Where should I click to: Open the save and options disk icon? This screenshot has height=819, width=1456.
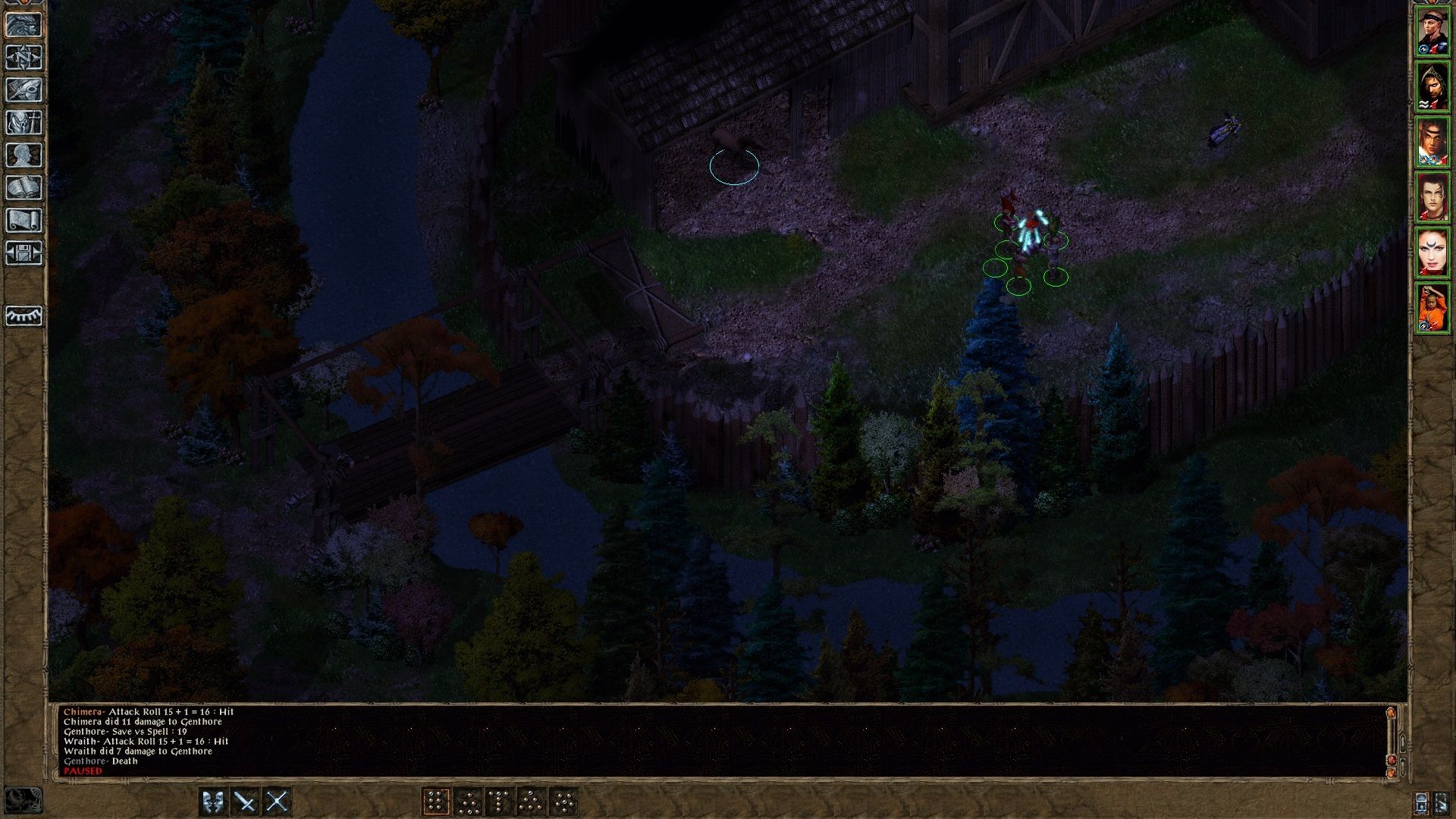point(24,253)
